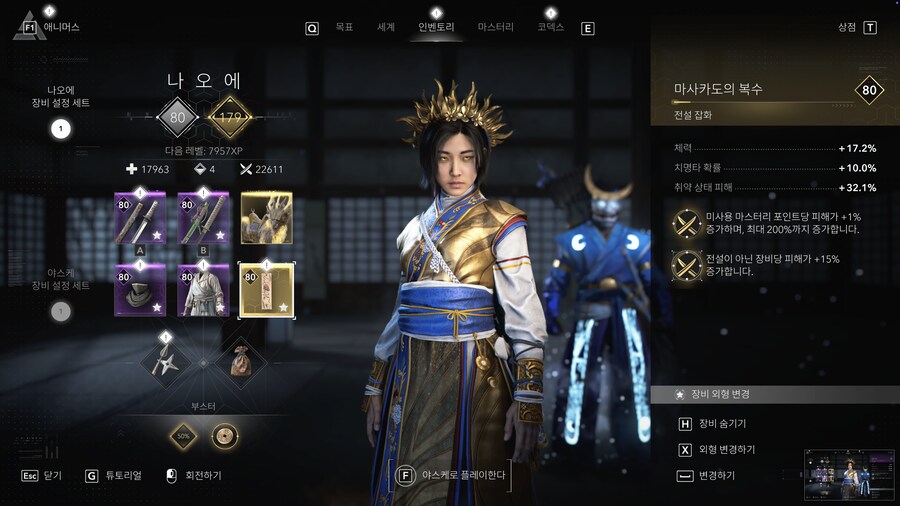Image resolution: width=900 pixels, height=506 pixels.
Task: Open the 코덱스 (Codex) tab
Action: click(550, 28)
